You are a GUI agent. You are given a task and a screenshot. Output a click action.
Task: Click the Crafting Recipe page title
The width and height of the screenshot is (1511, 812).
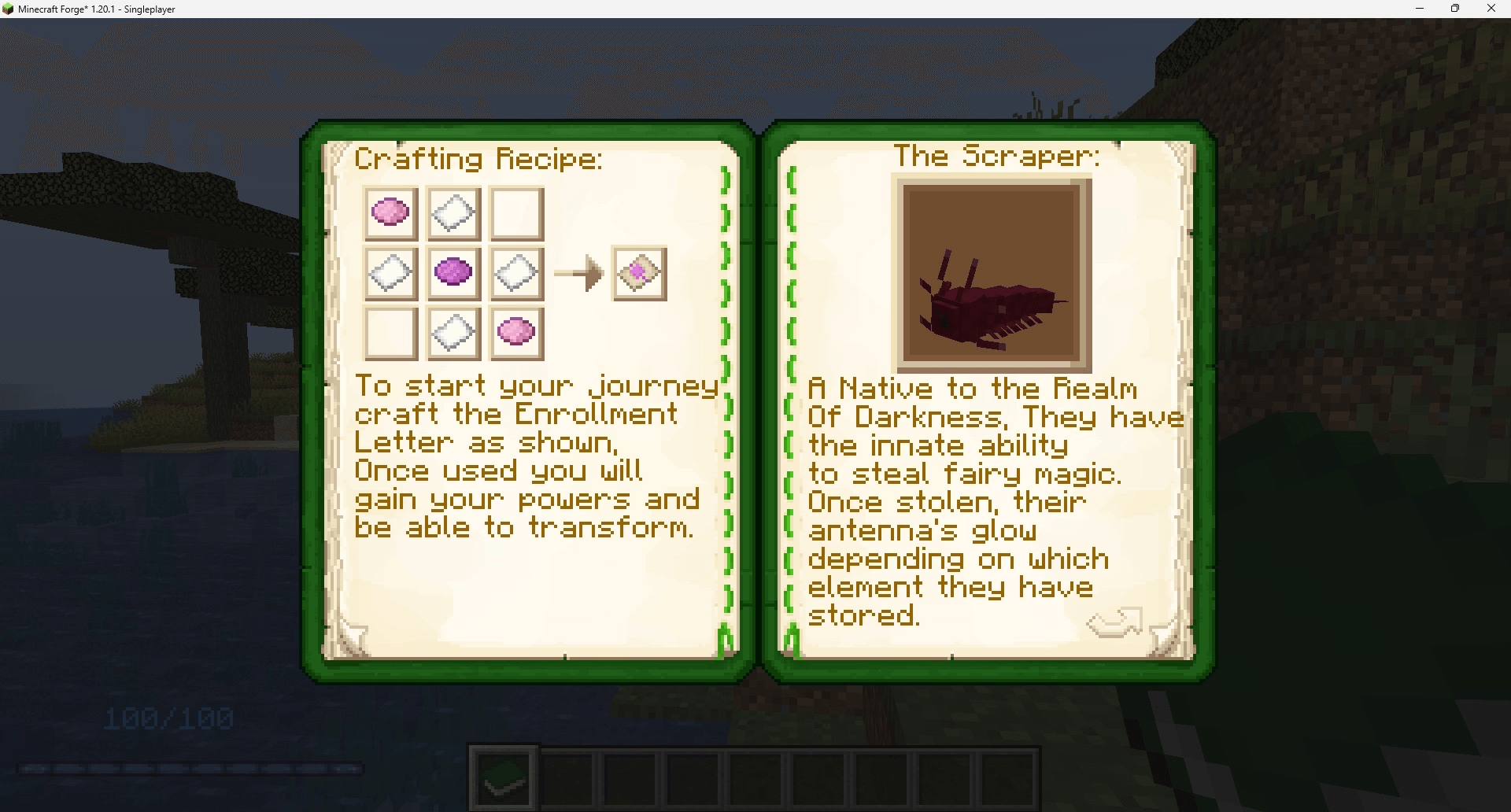479,157
